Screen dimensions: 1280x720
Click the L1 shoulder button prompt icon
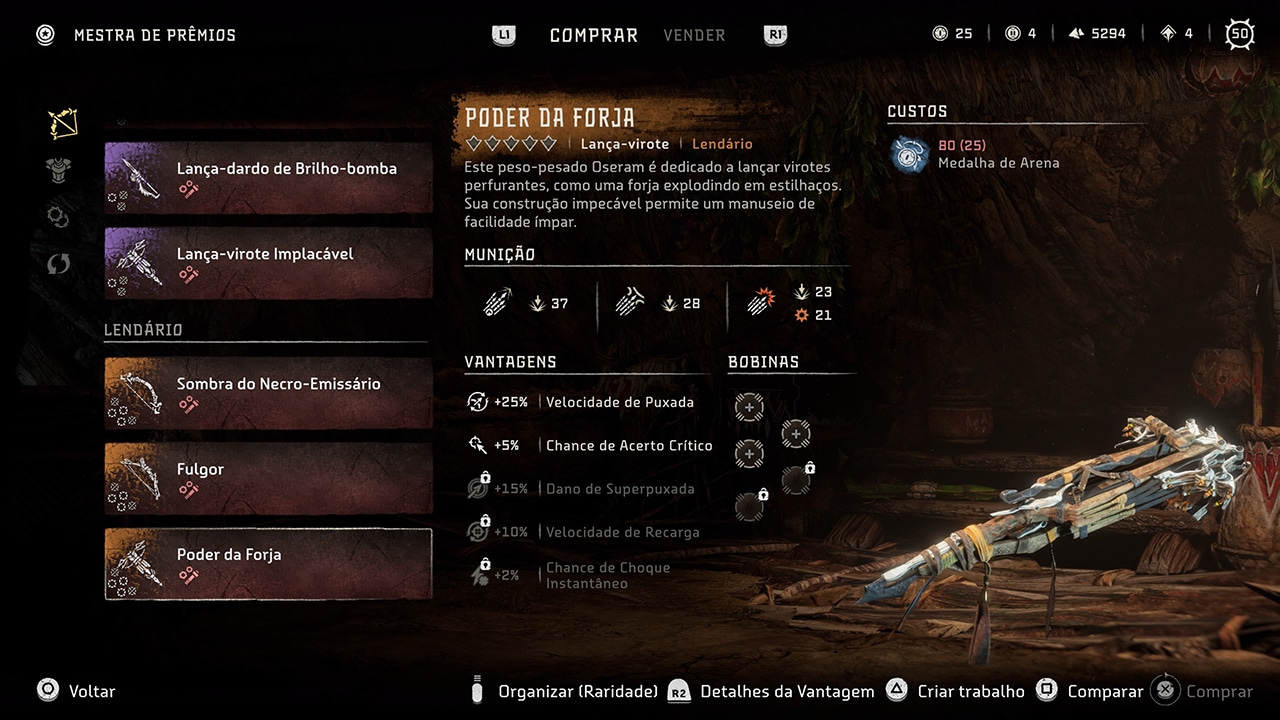tap(504, 34)
